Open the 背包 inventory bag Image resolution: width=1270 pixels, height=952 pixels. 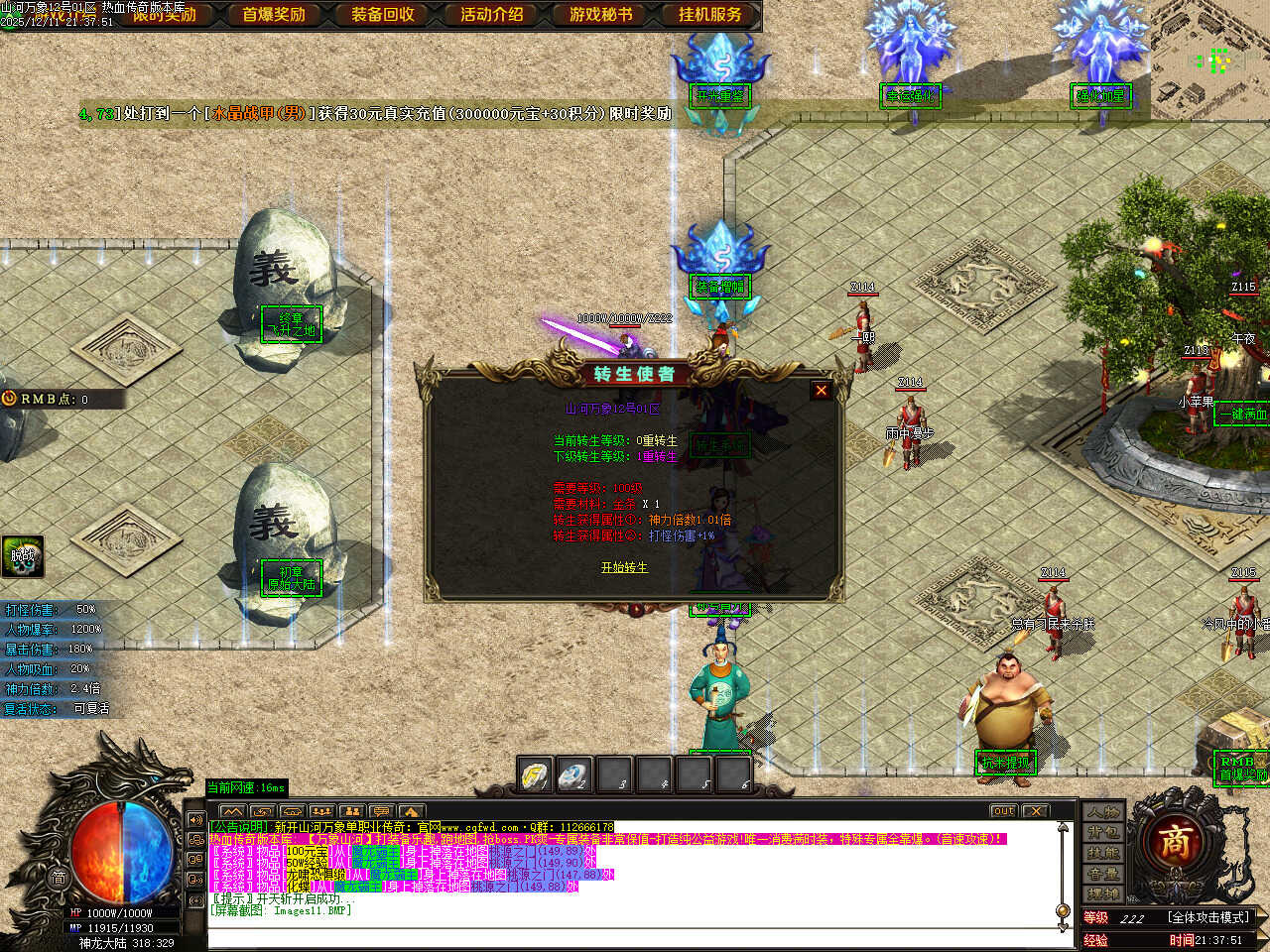[x=1102, y=833]
